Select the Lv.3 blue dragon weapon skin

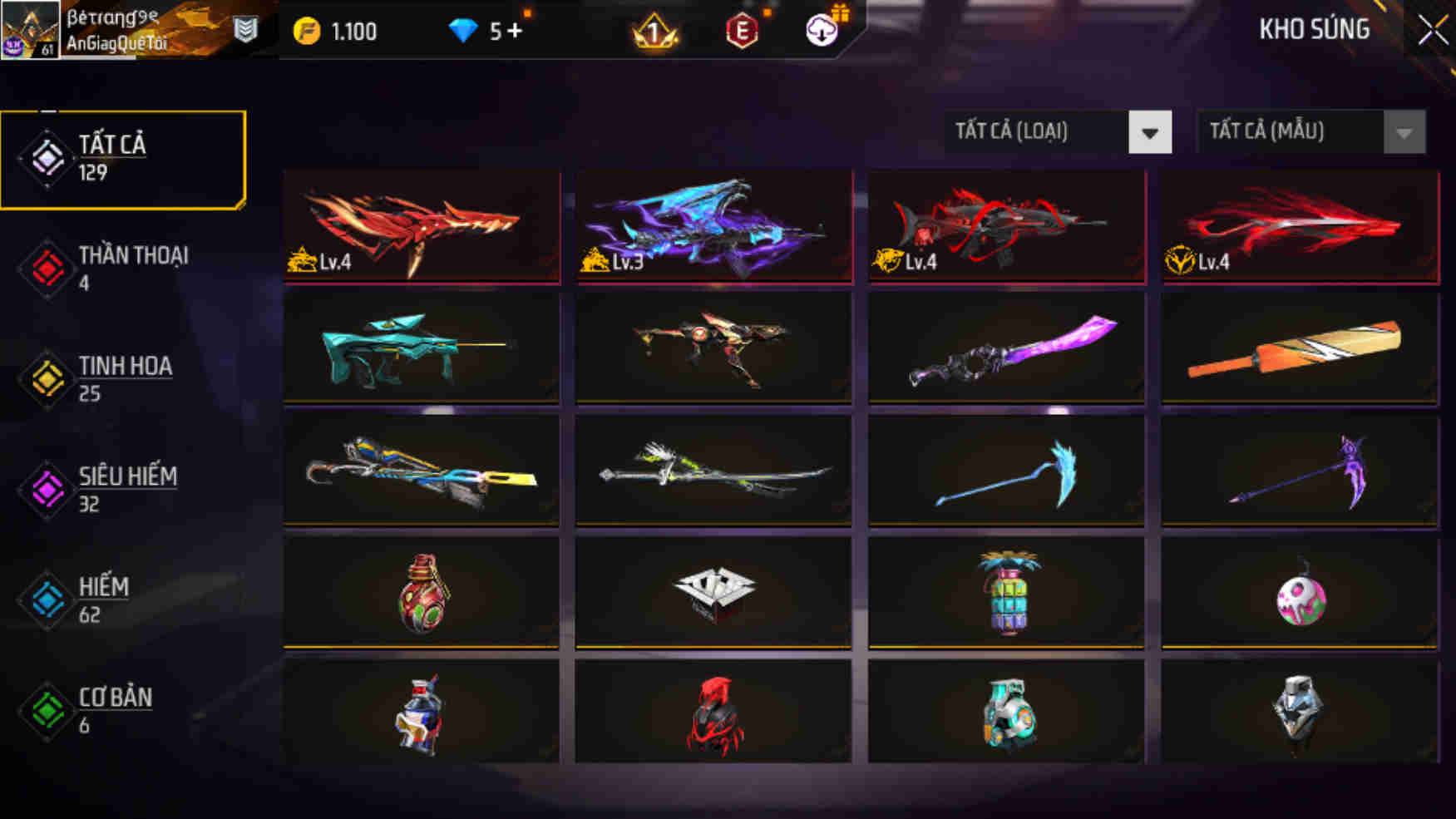(713, 226)
